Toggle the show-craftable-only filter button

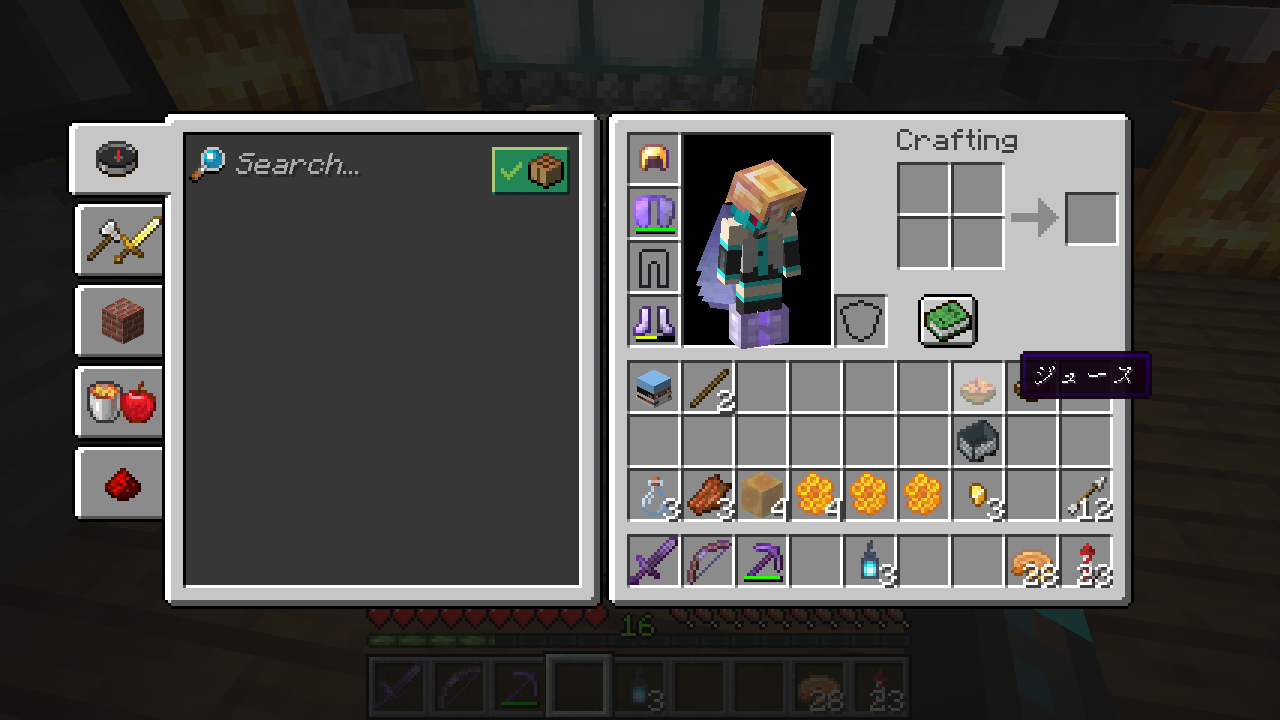click(x=530, y=171)
